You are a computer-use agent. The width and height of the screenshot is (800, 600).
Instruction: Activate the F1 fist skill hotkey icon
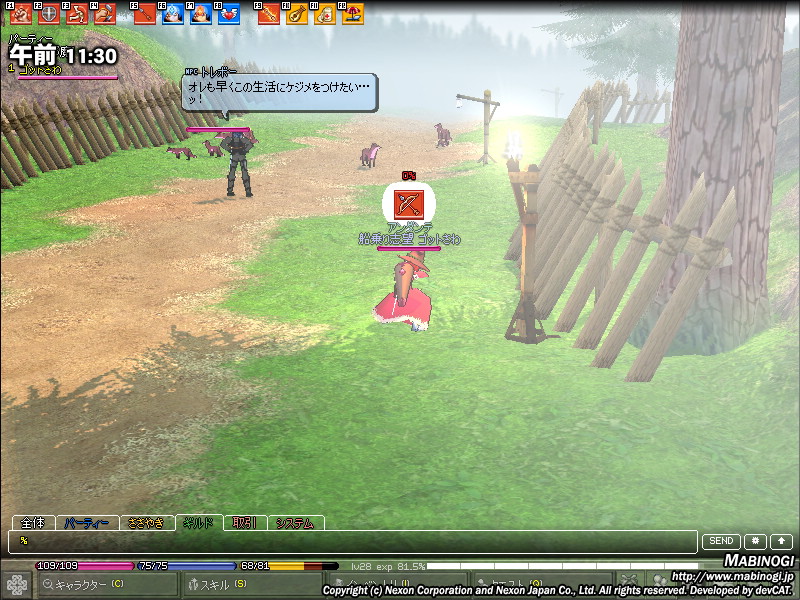point(21,14)
